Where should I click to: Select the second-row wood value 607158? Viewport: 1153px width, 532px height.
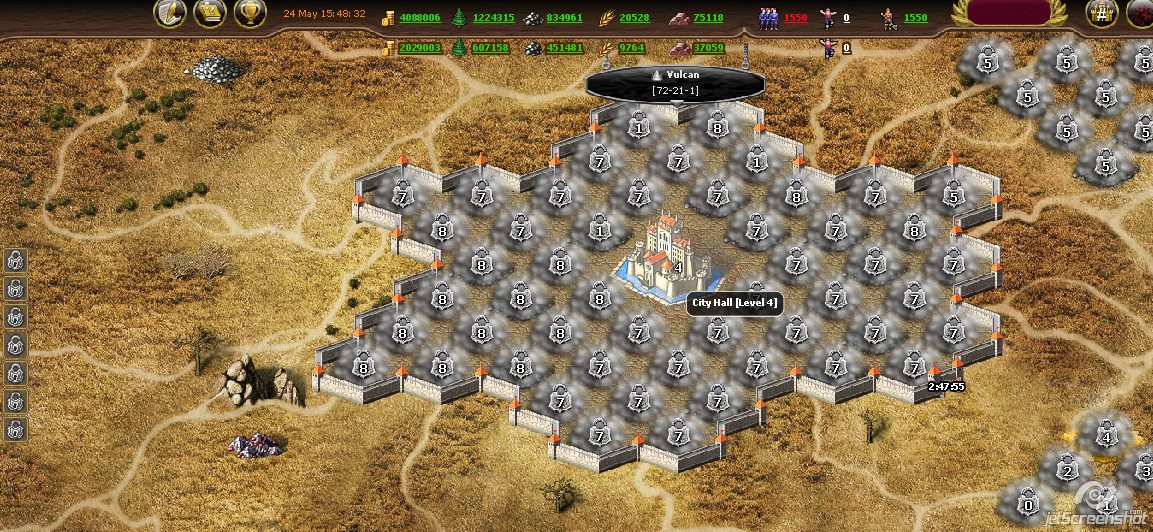pyautogui.click(x=491, y=48)
